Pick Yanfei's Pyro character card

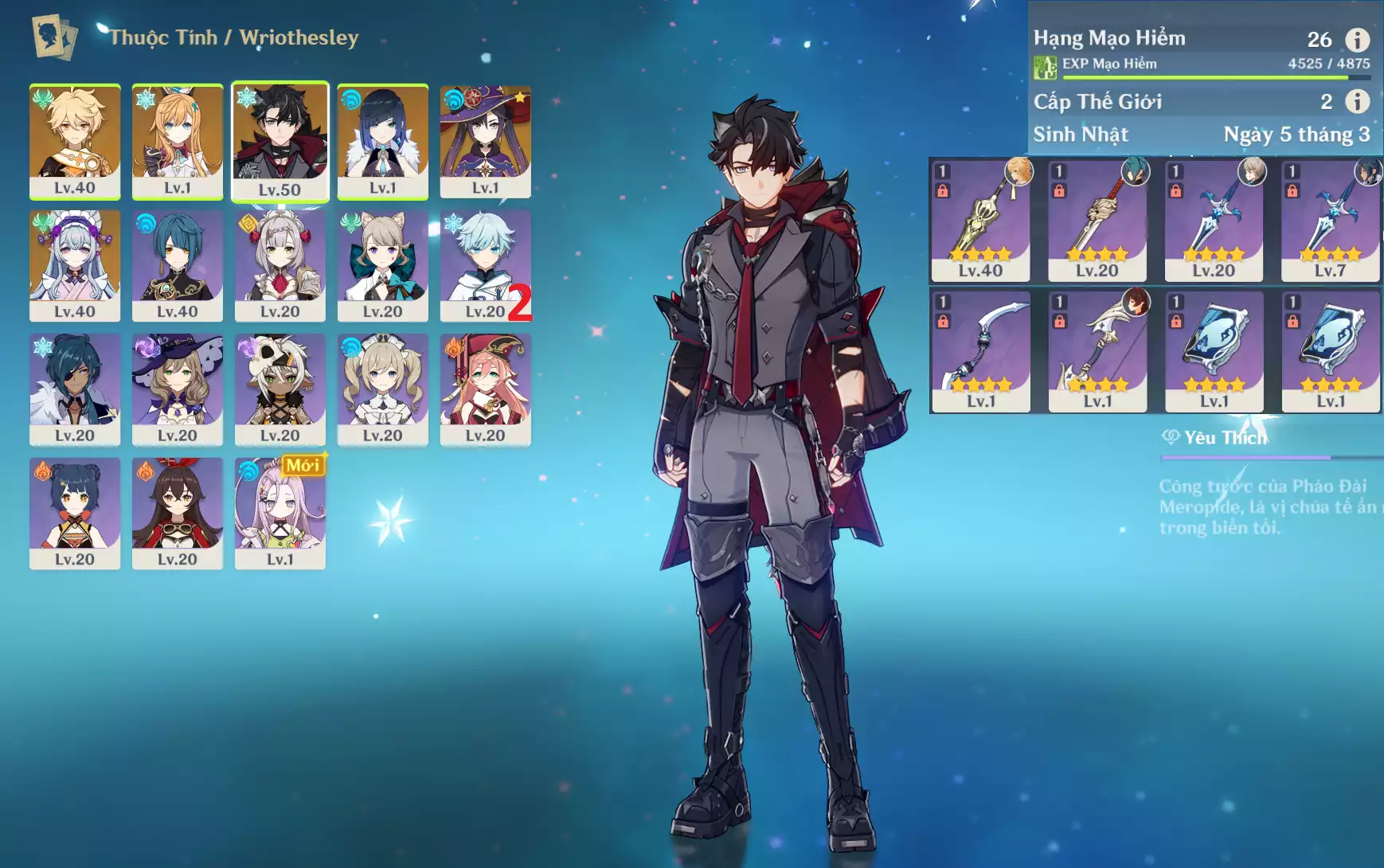coord(485,389)
